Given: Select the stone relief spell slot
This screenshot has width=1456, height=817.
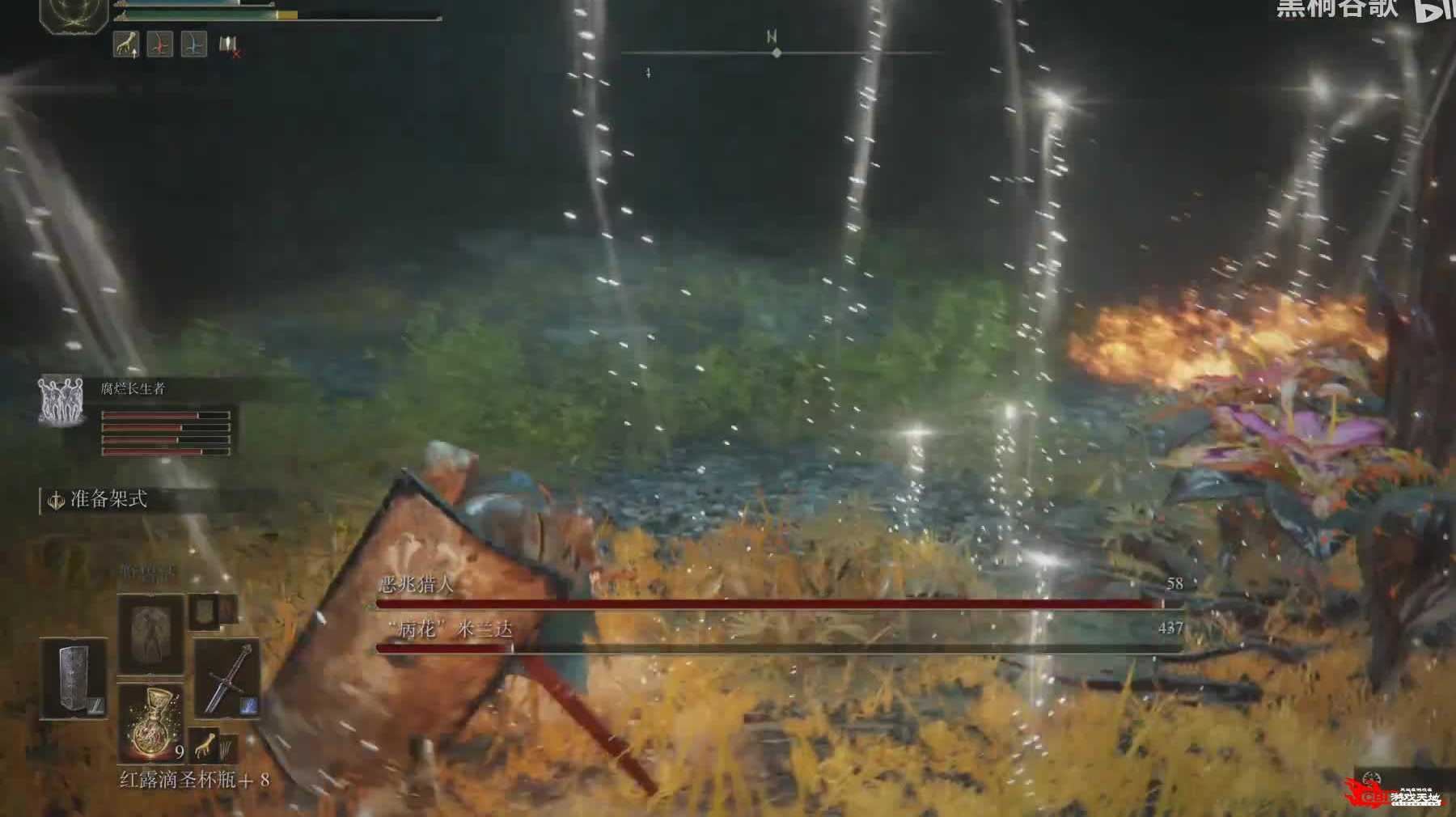Looking at the screenshot, I should (x=150, y=633).
